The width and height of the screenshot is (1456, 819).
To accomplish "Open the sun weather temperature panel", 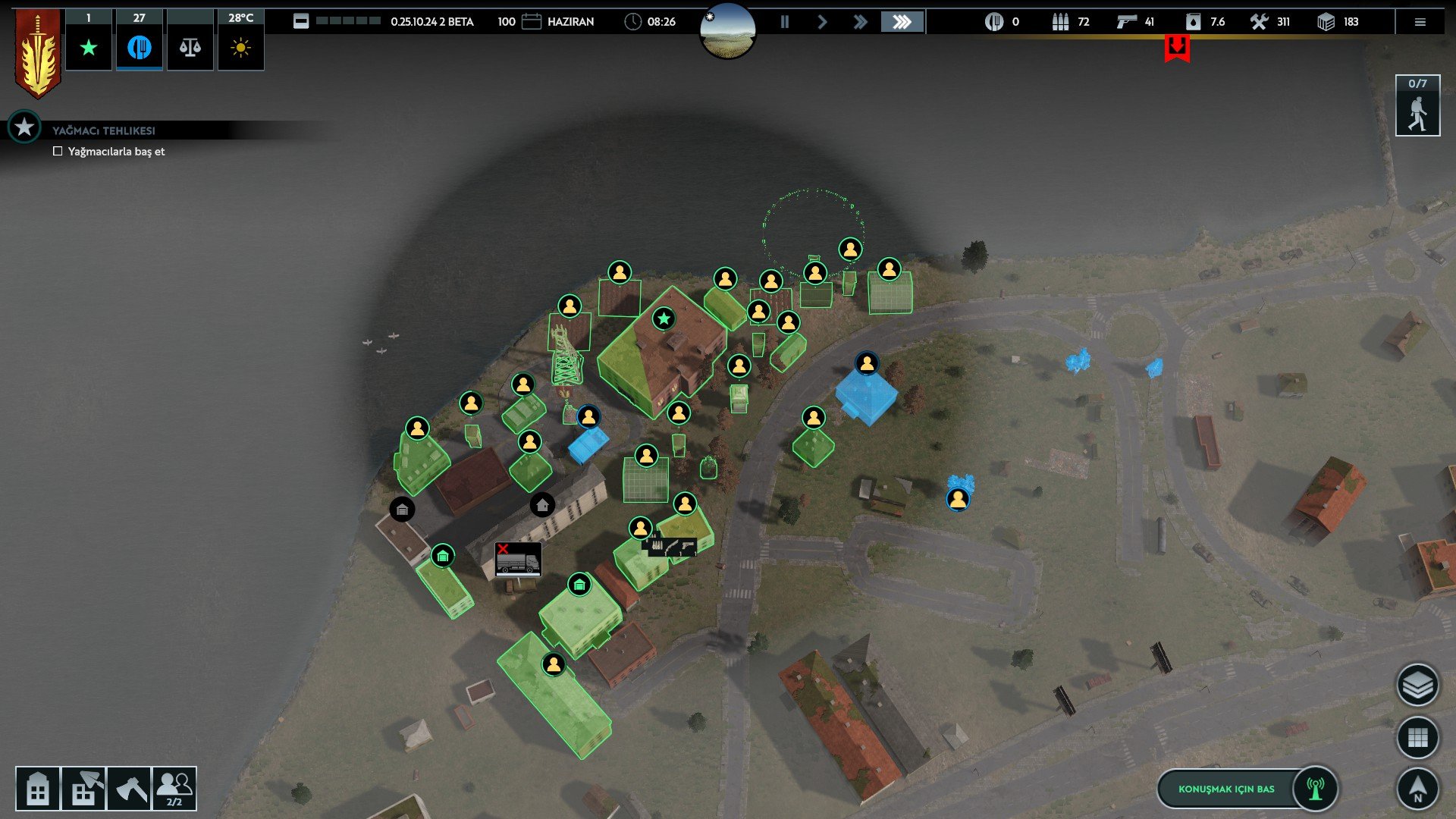I will pos(240,48).
